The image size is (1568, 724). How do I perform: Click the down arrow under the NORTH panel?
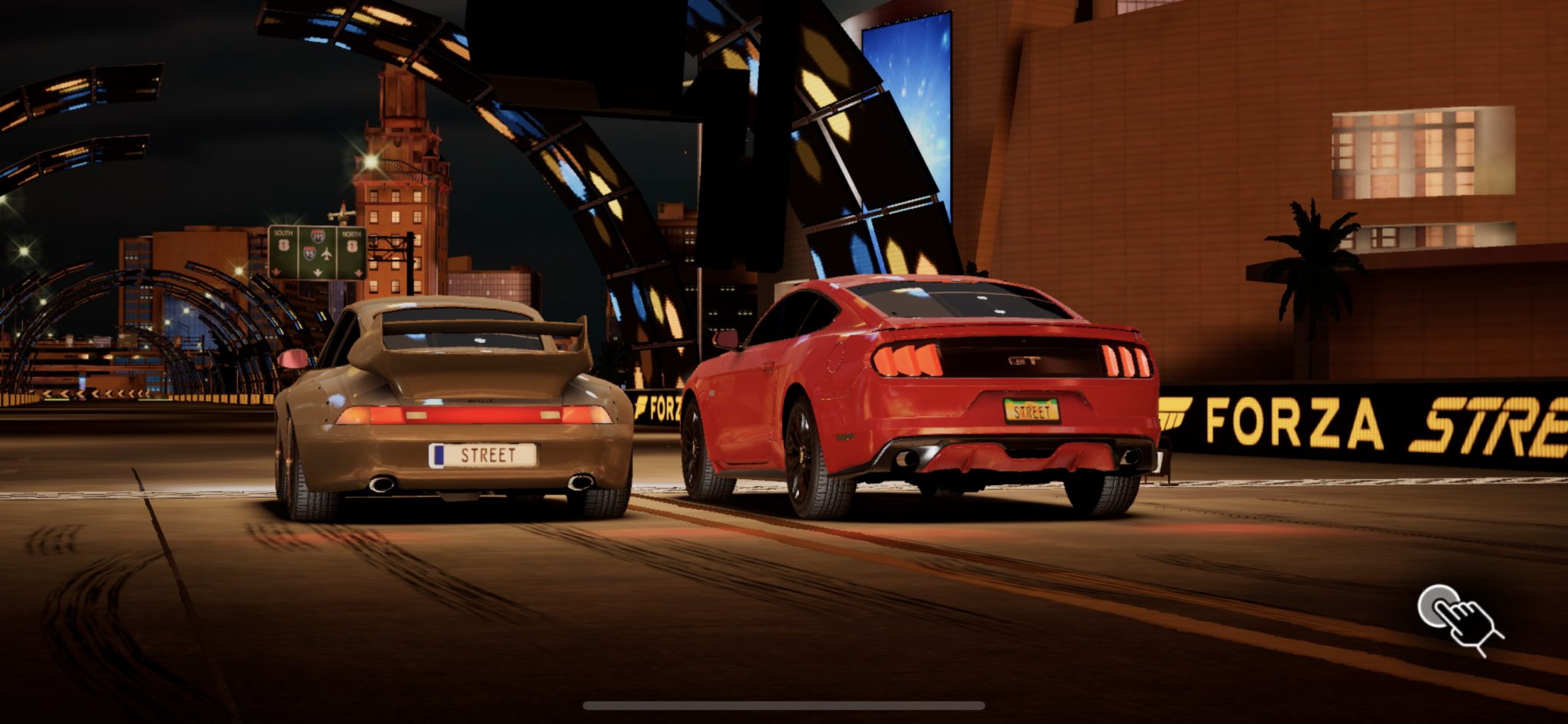click(x=358, y=272)
